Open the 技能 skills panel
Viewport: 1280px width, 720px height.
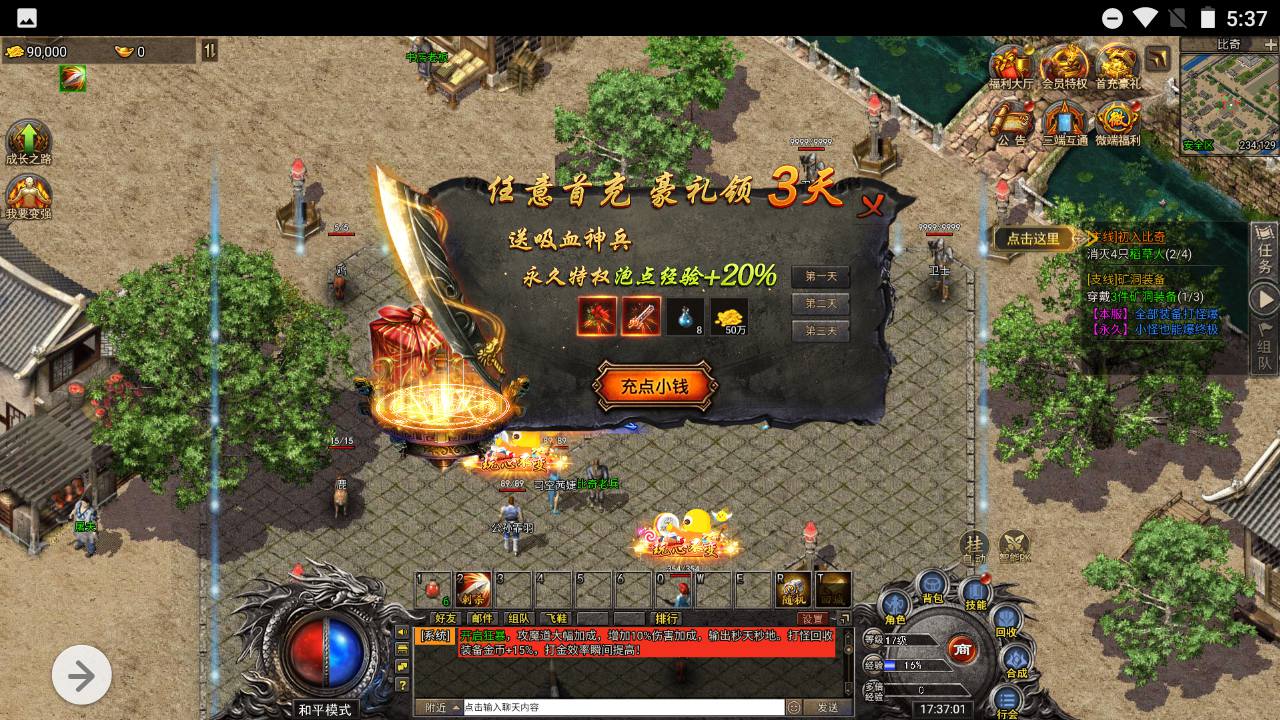975,592
